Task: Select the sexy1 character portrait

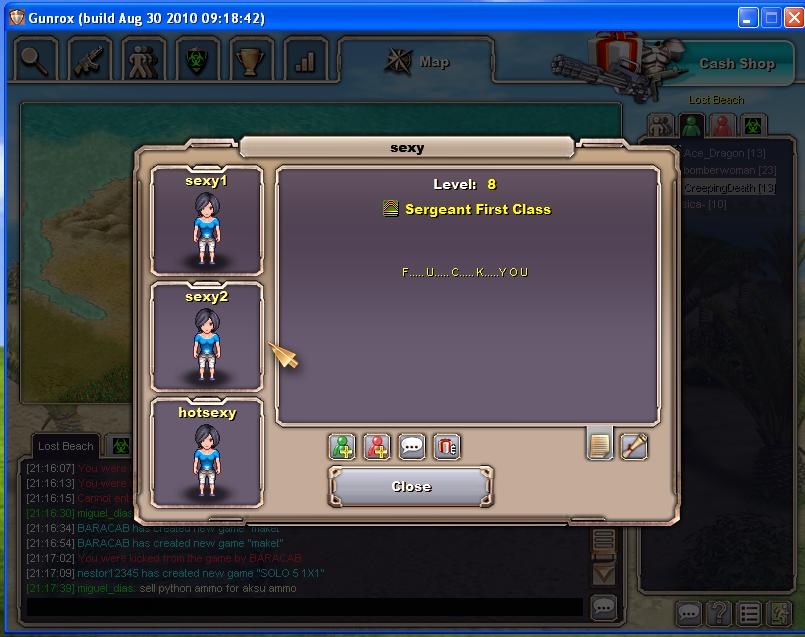Action: (x=207, y=220)
